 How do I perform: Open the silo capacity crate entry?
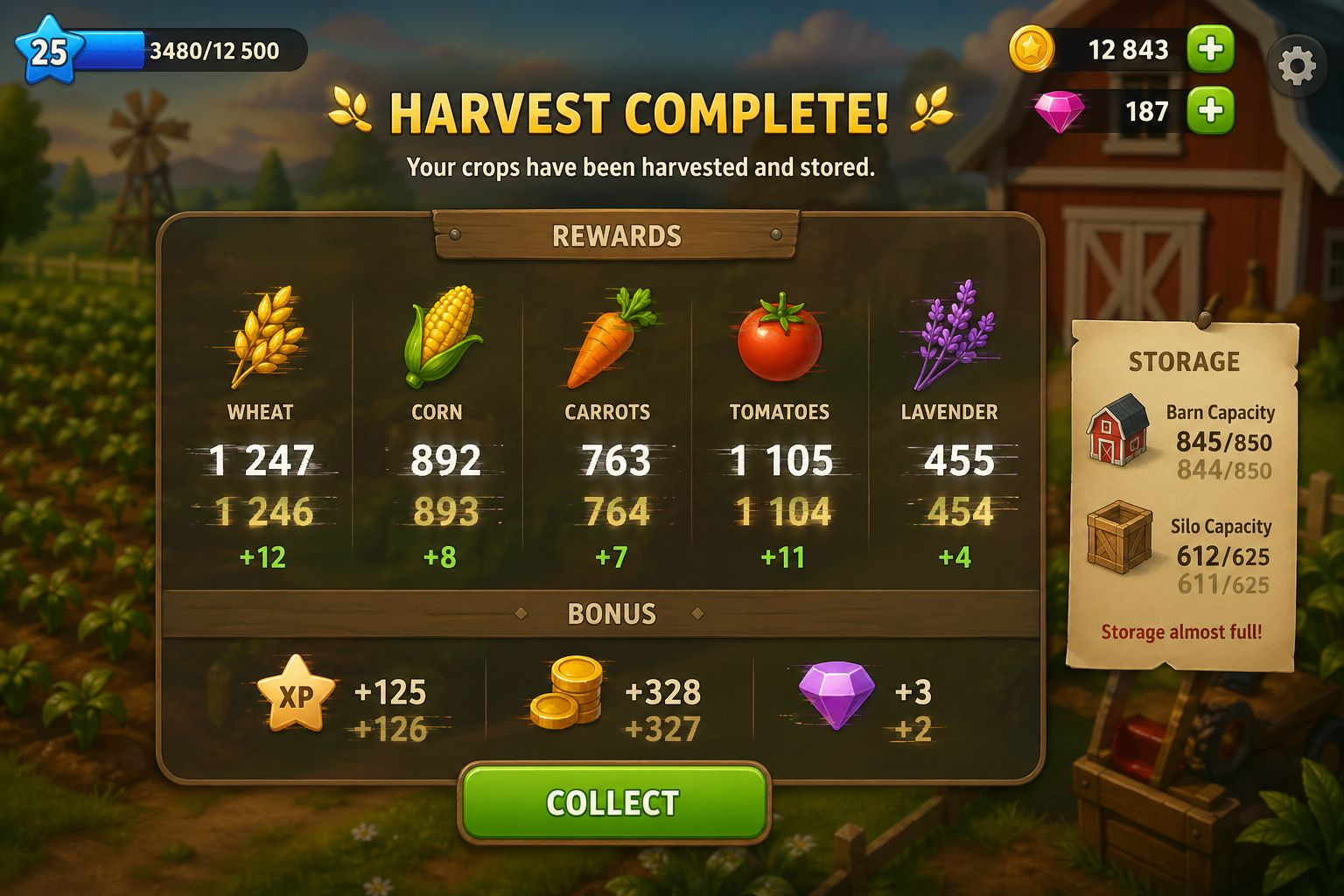tap(1119, 537)
